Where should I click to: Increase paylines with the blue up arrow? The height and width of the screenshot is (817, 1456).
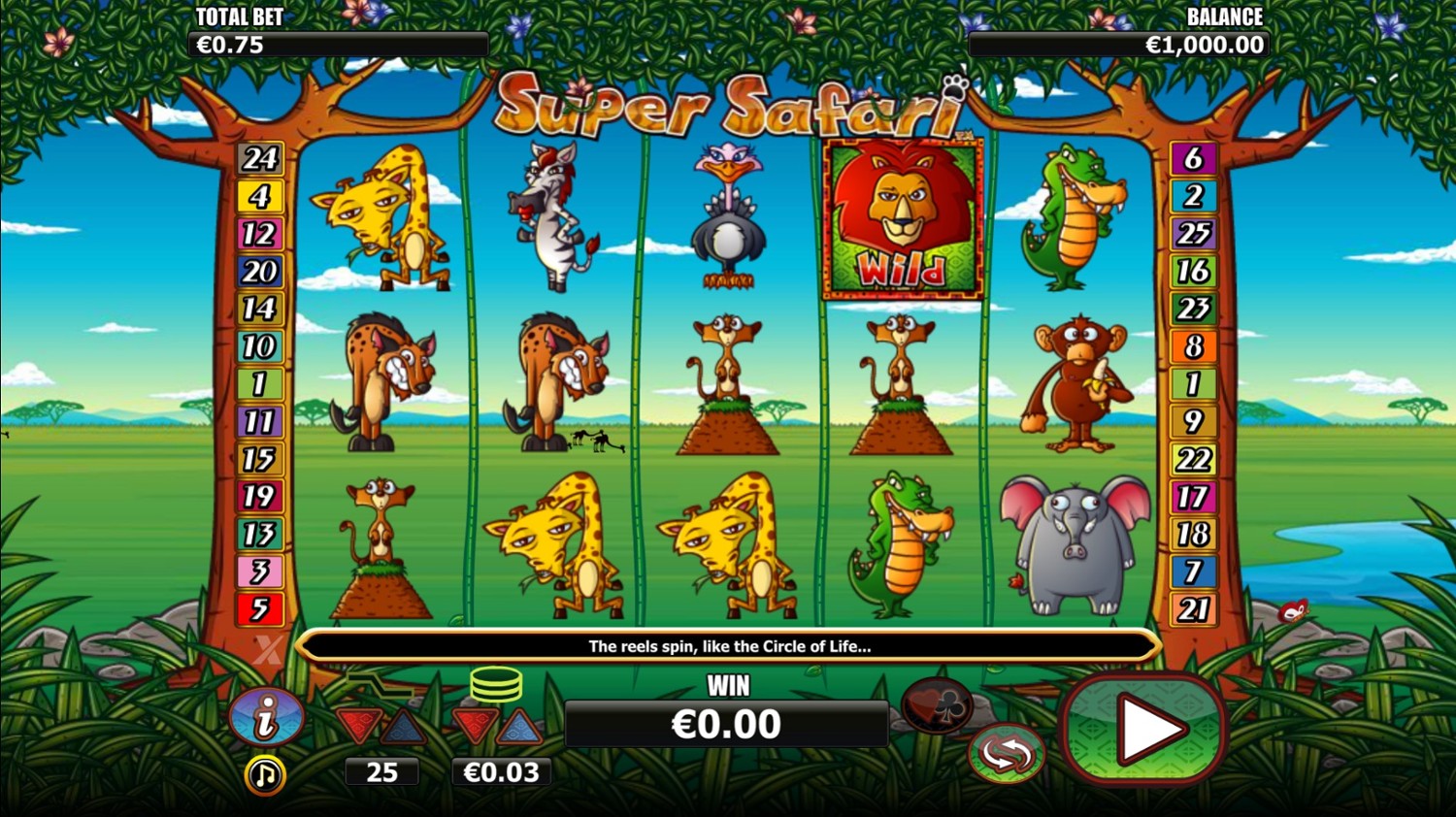404,726
